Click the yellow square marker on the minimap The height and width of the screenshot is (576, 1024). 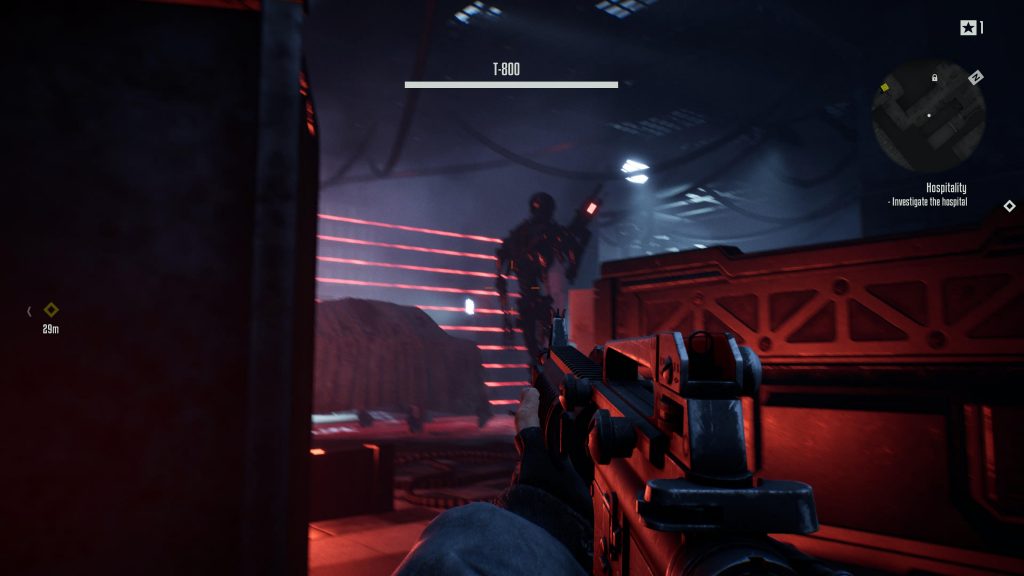coord(884,87)
